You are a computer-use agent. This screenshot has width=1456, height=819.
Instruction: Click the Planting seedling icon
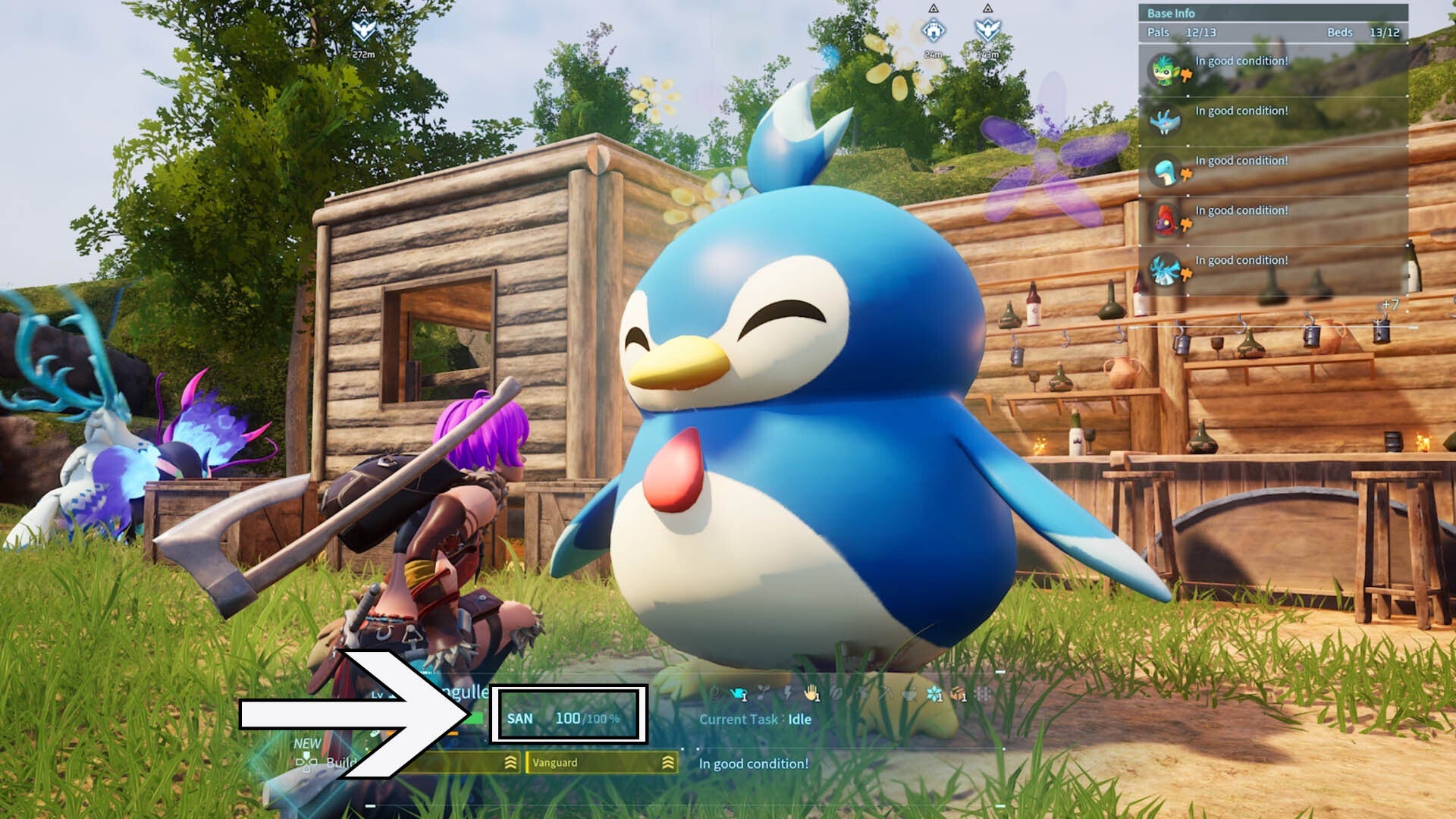tap(764, 692)
